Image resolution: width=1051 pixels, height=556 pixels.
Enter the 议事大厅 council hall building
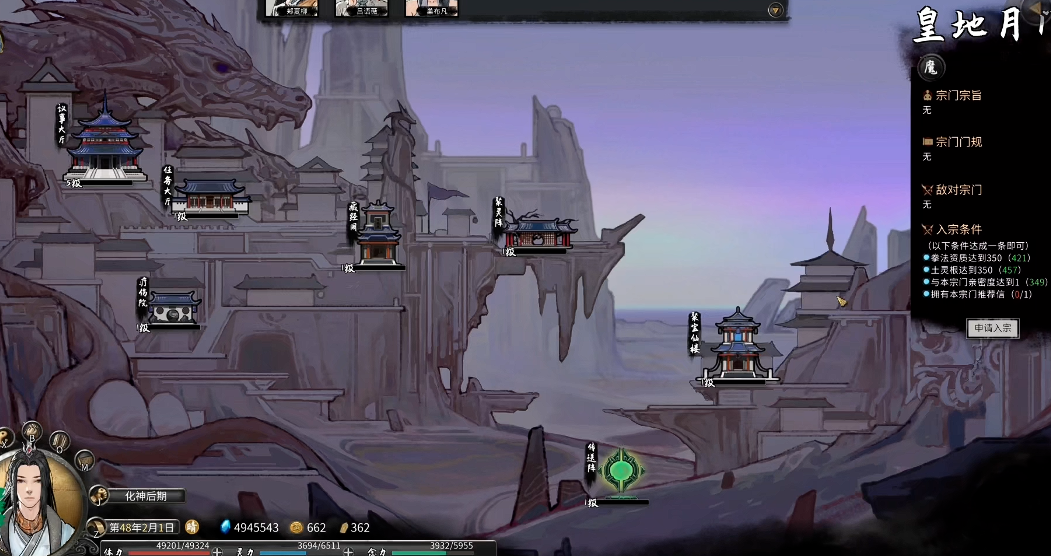click(x=103, y=148)
